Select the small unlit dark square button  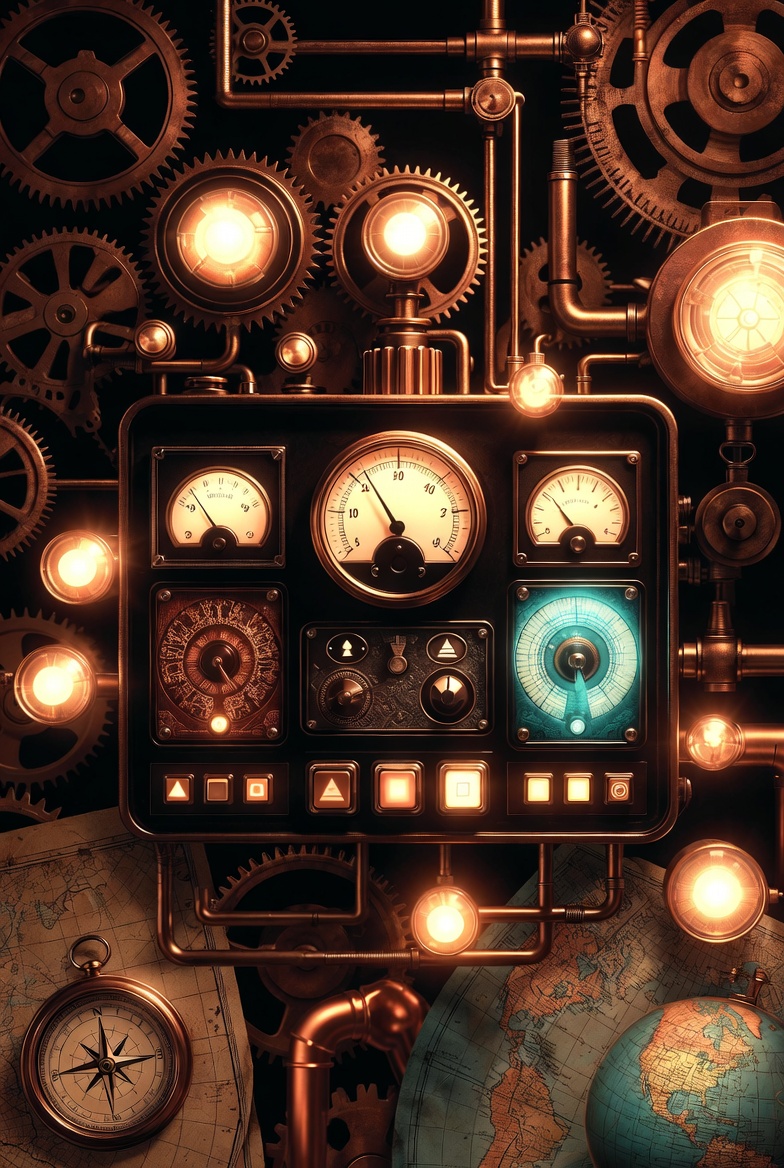[x=217, y=789]
